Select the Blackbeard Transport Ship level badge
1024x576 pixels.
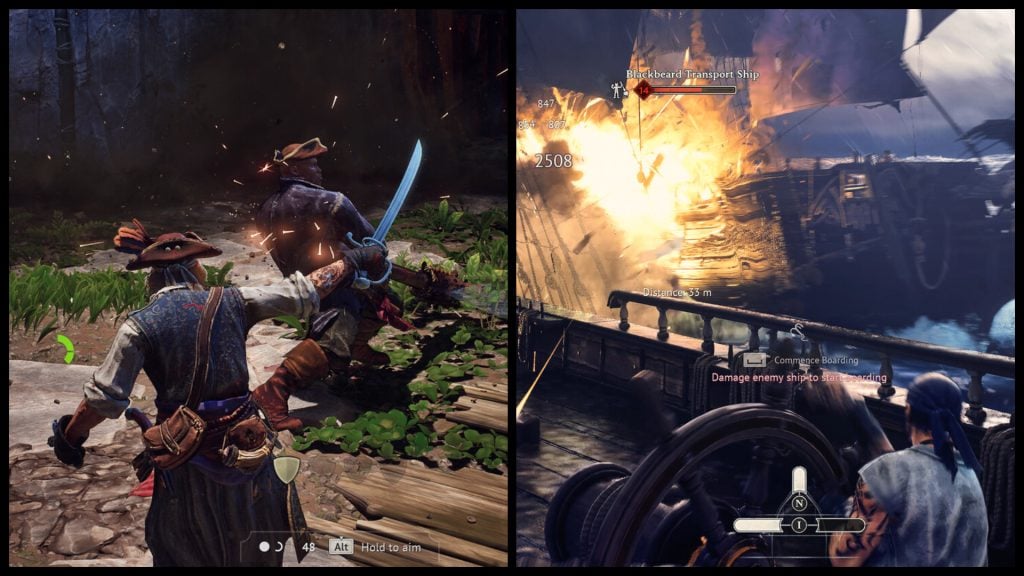pyautogui.click(x=643, y=90)
